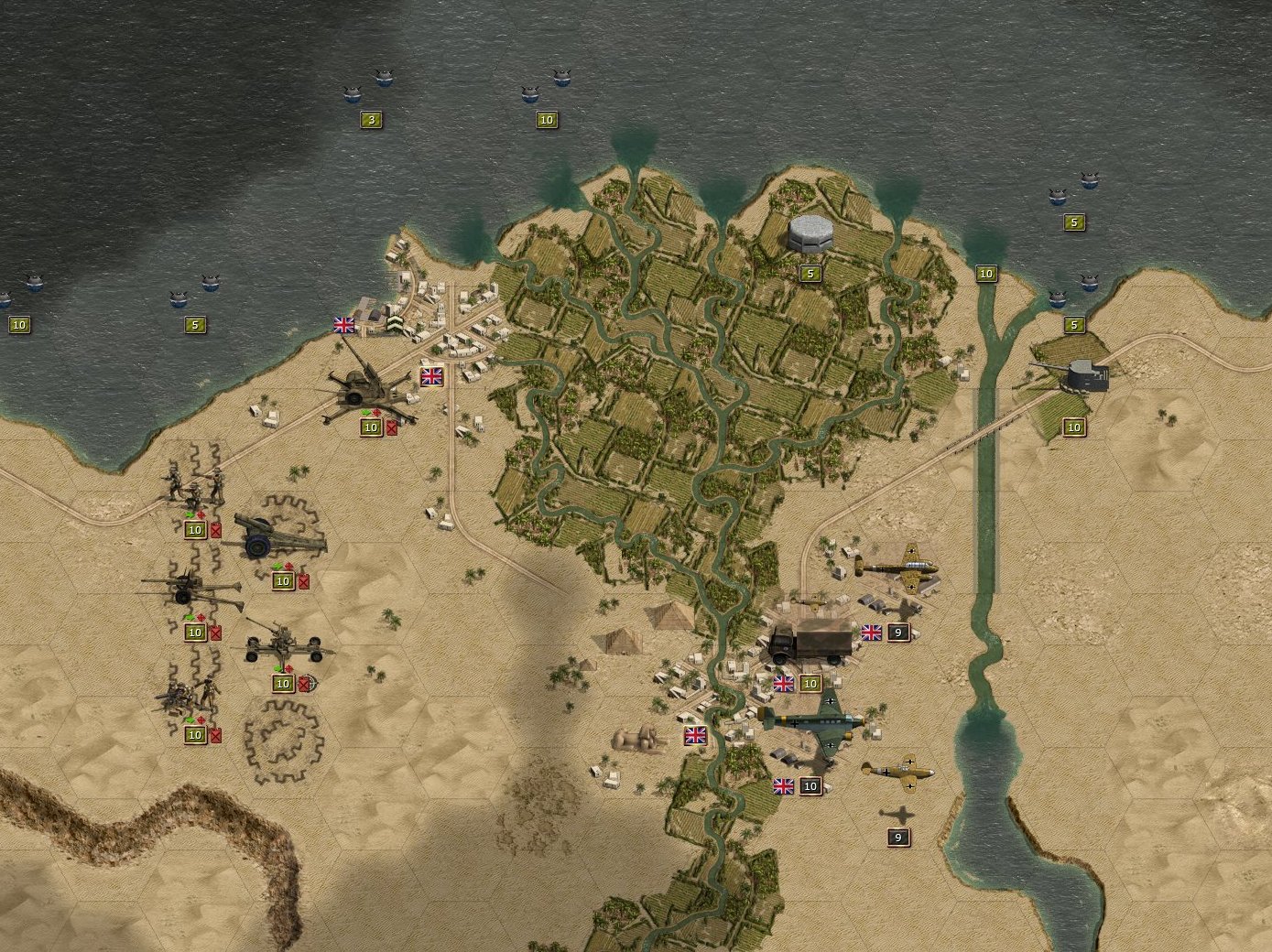Click the strength-5 badge among the eastern destroyers

[x=1073, y=221]
